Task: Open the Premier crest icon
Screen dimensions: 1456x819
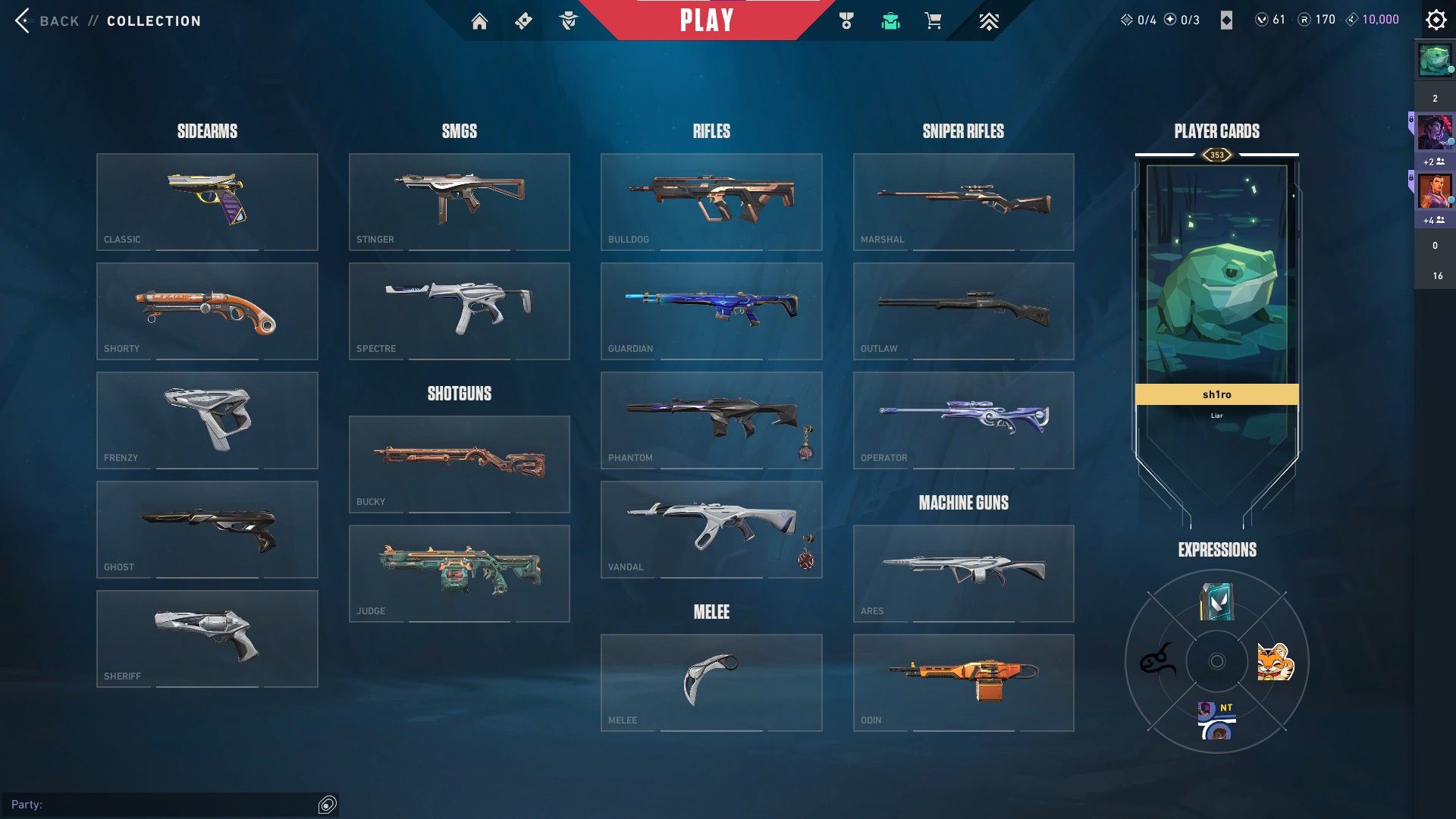Action: [x=990, y=21]
